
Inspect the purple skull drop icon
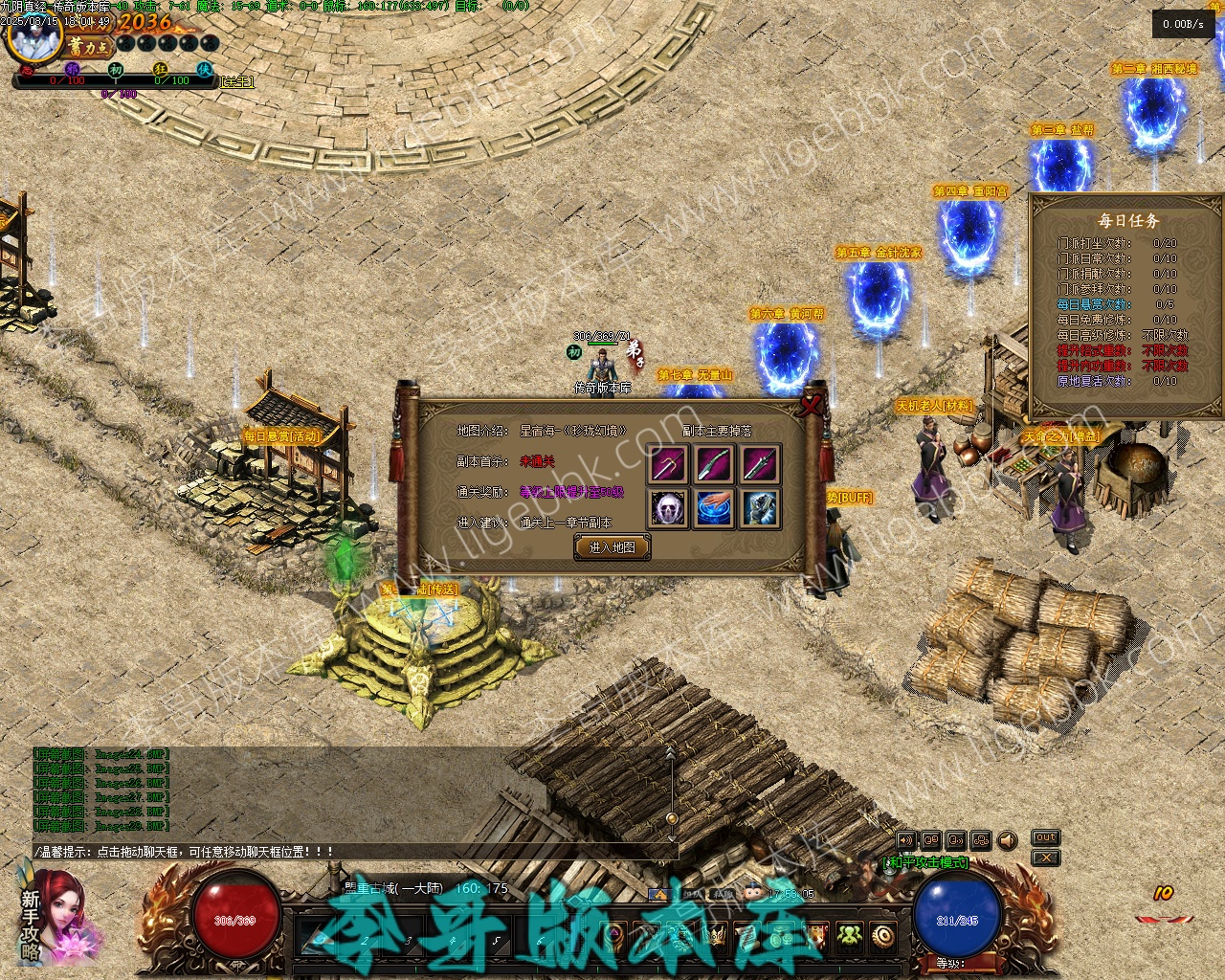click(x=668, y=508)
